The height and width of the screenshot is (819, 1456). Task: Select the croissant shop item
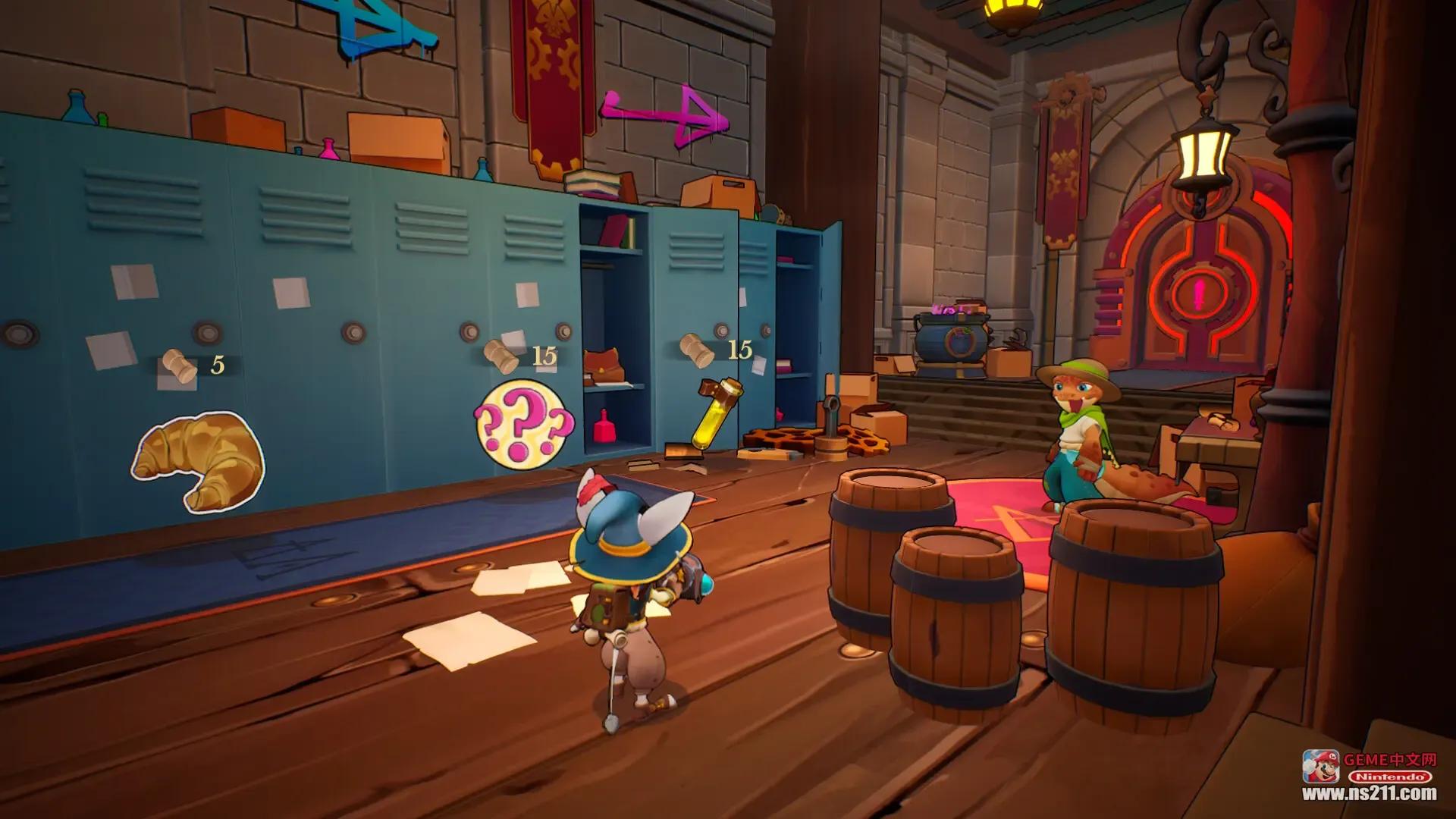click(199, 460)
